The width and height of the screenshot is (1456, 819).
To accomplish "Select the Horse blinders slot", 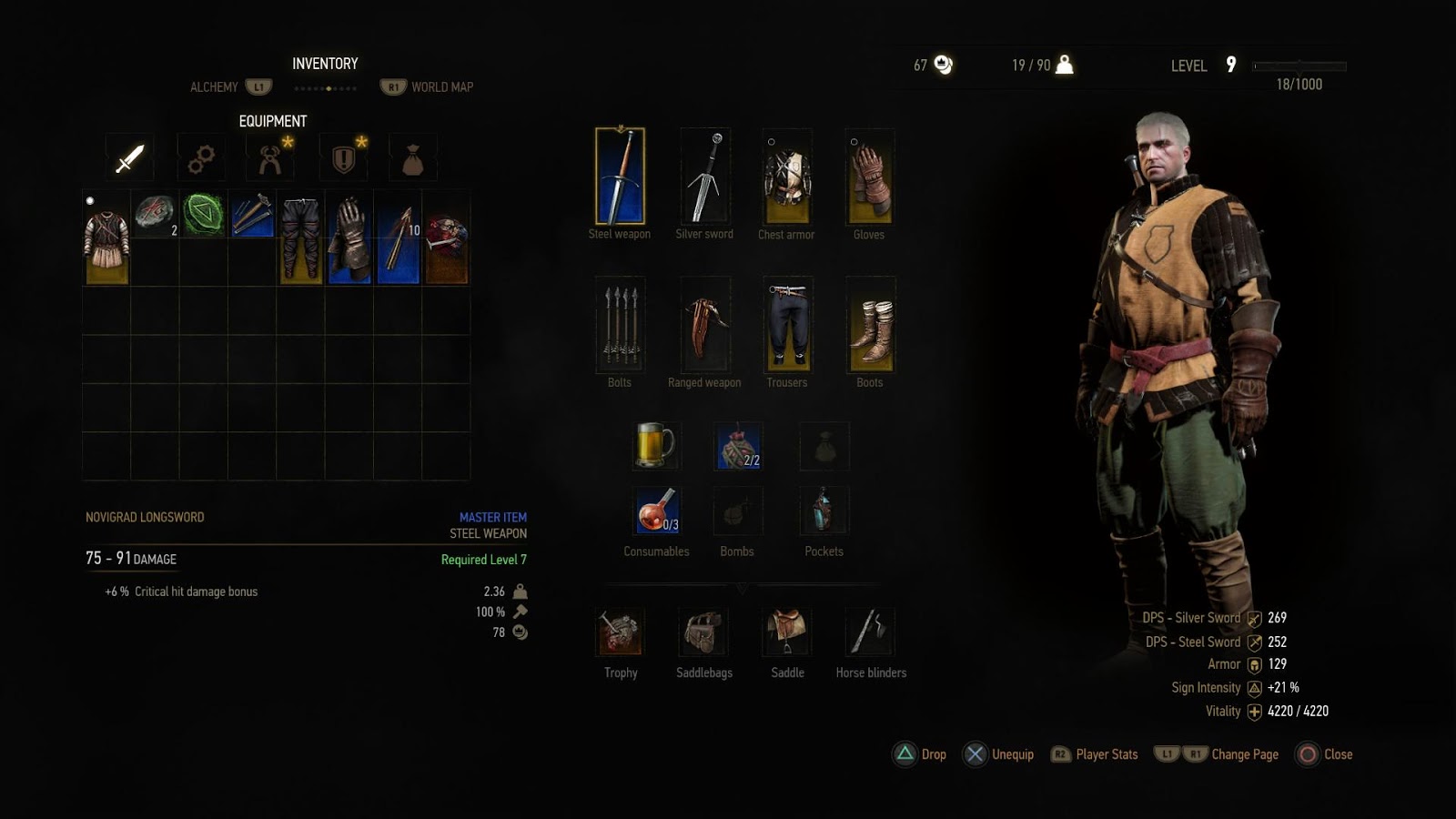I will coord(870,632).
